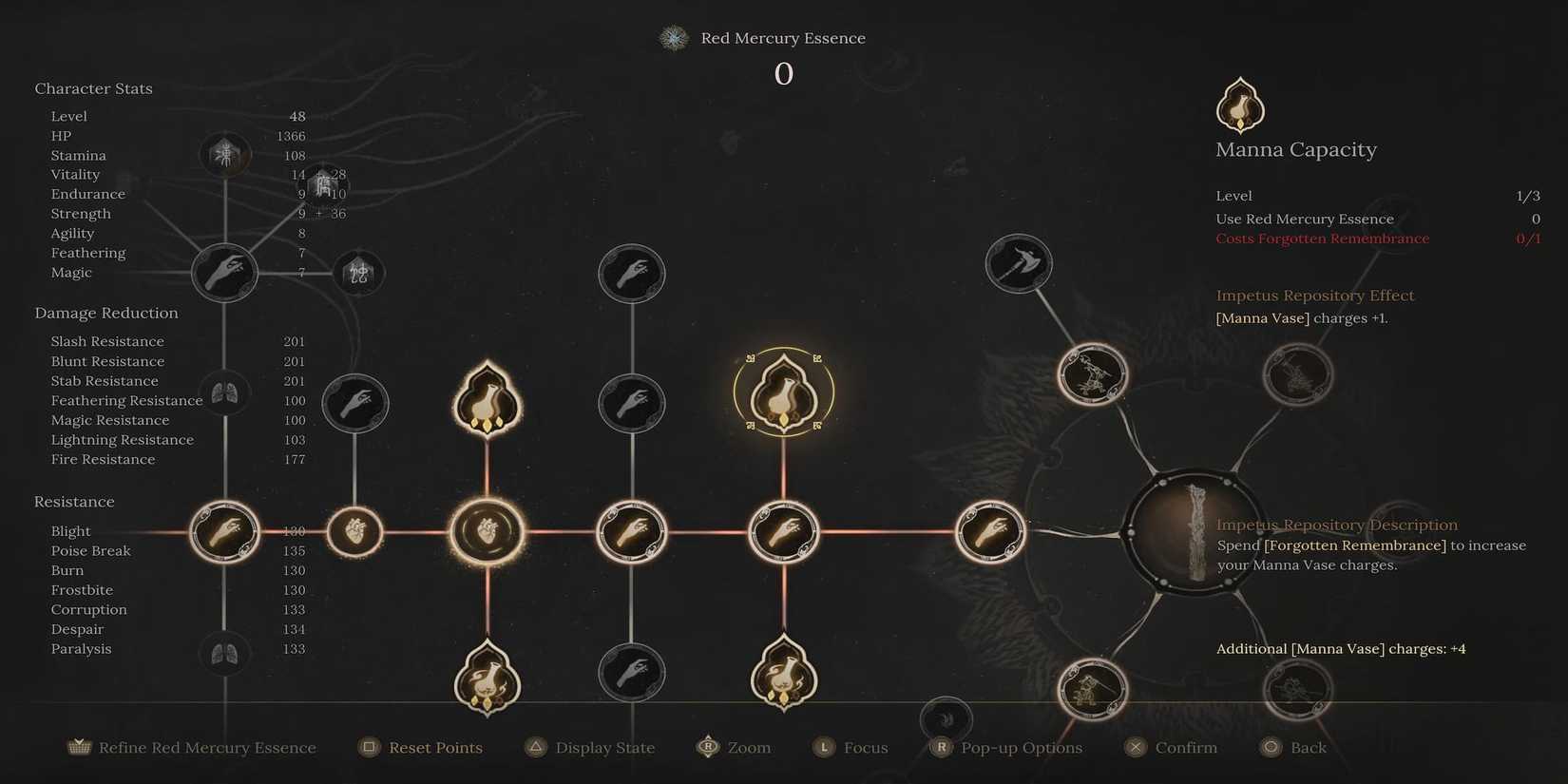This screenshot has height=784, width=1568.
Task: Open the large Impetus Repository center node
Action: coord(1193,535)
